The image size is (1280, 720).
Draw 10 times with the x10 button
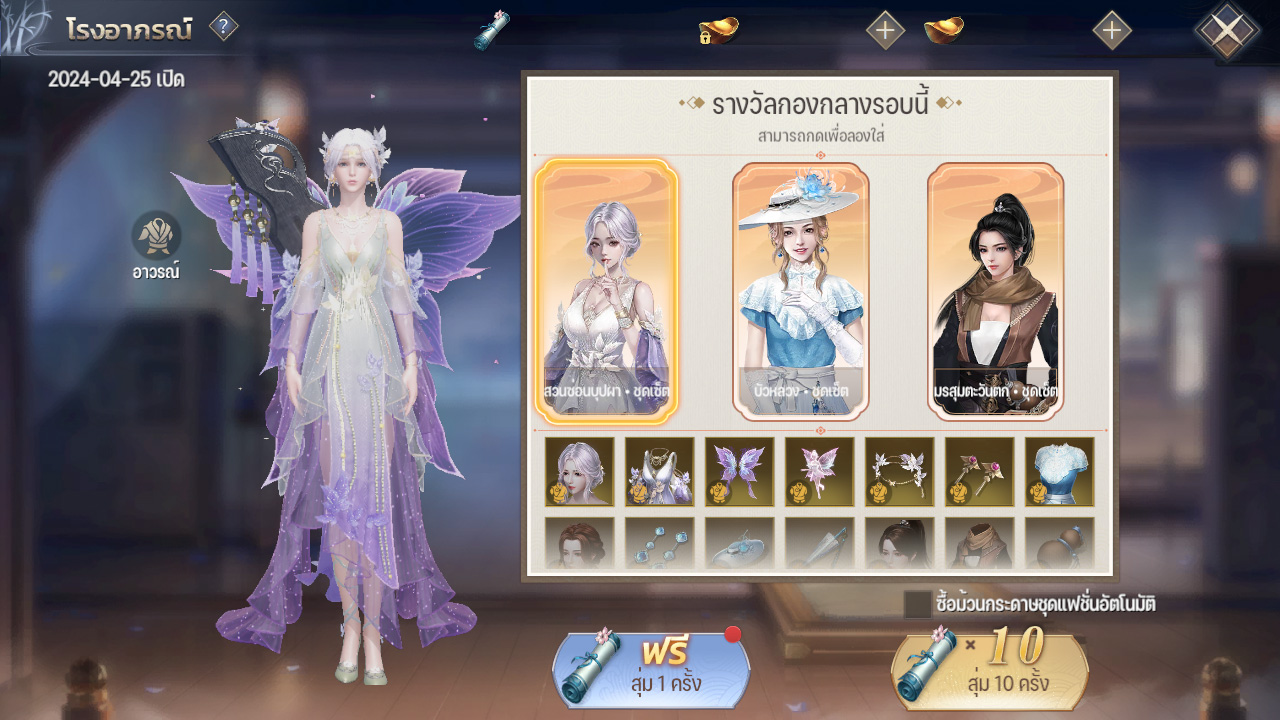(x=989, y=670)
